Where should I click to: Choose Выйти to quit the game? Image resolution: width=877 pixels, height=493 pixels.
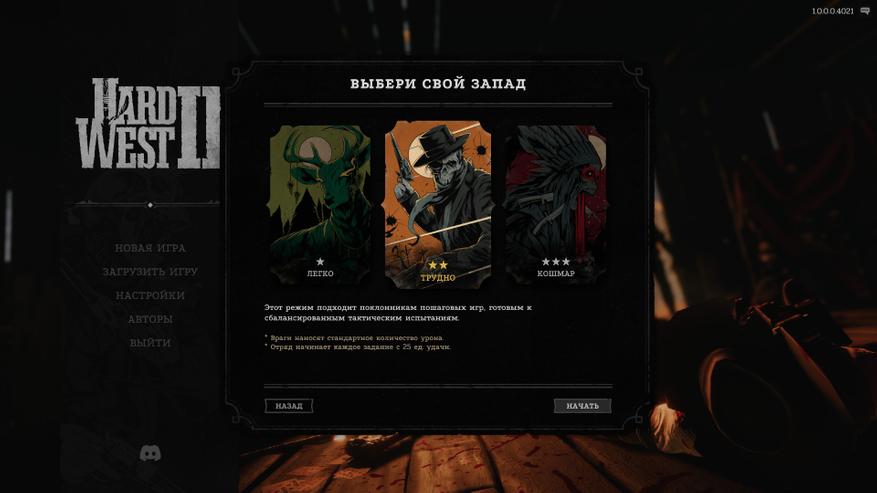pos(150,343)
